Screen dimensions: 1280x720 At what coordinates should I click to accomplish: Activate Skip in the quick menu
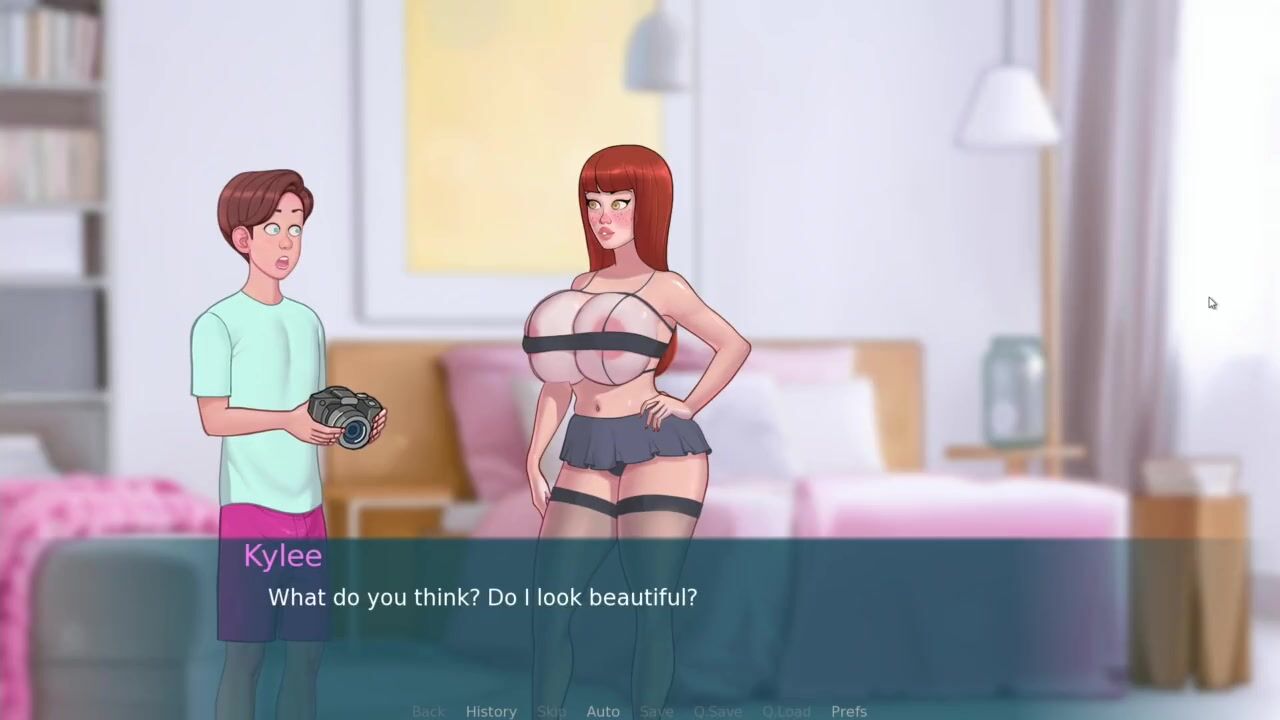tap(551, 711)
